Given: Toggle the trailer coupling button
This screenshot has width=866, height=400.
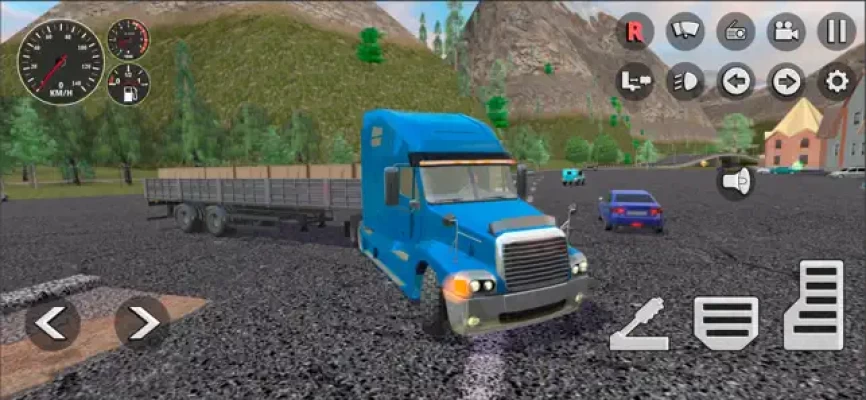Looking at the screenshot, I should [x=635, y=81].
